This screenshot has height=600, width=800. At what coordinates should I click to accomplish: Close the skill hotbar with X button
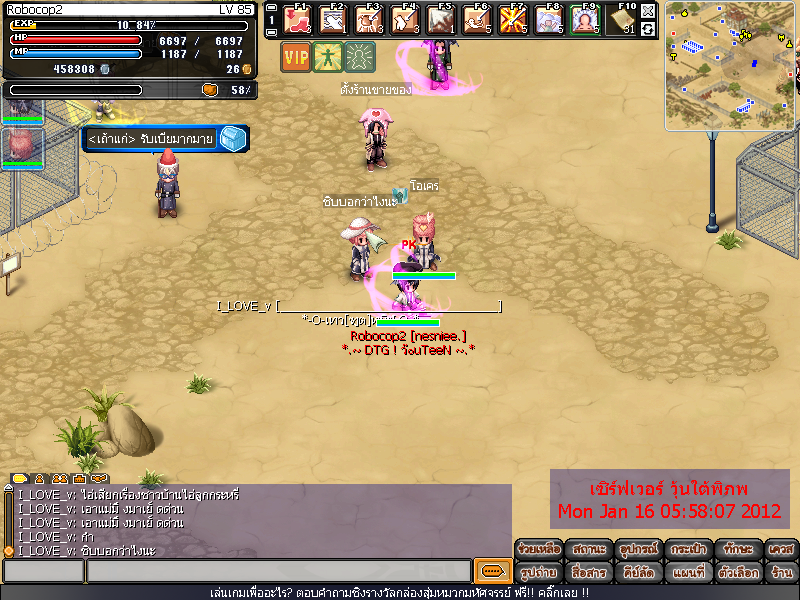coord(648,11)
